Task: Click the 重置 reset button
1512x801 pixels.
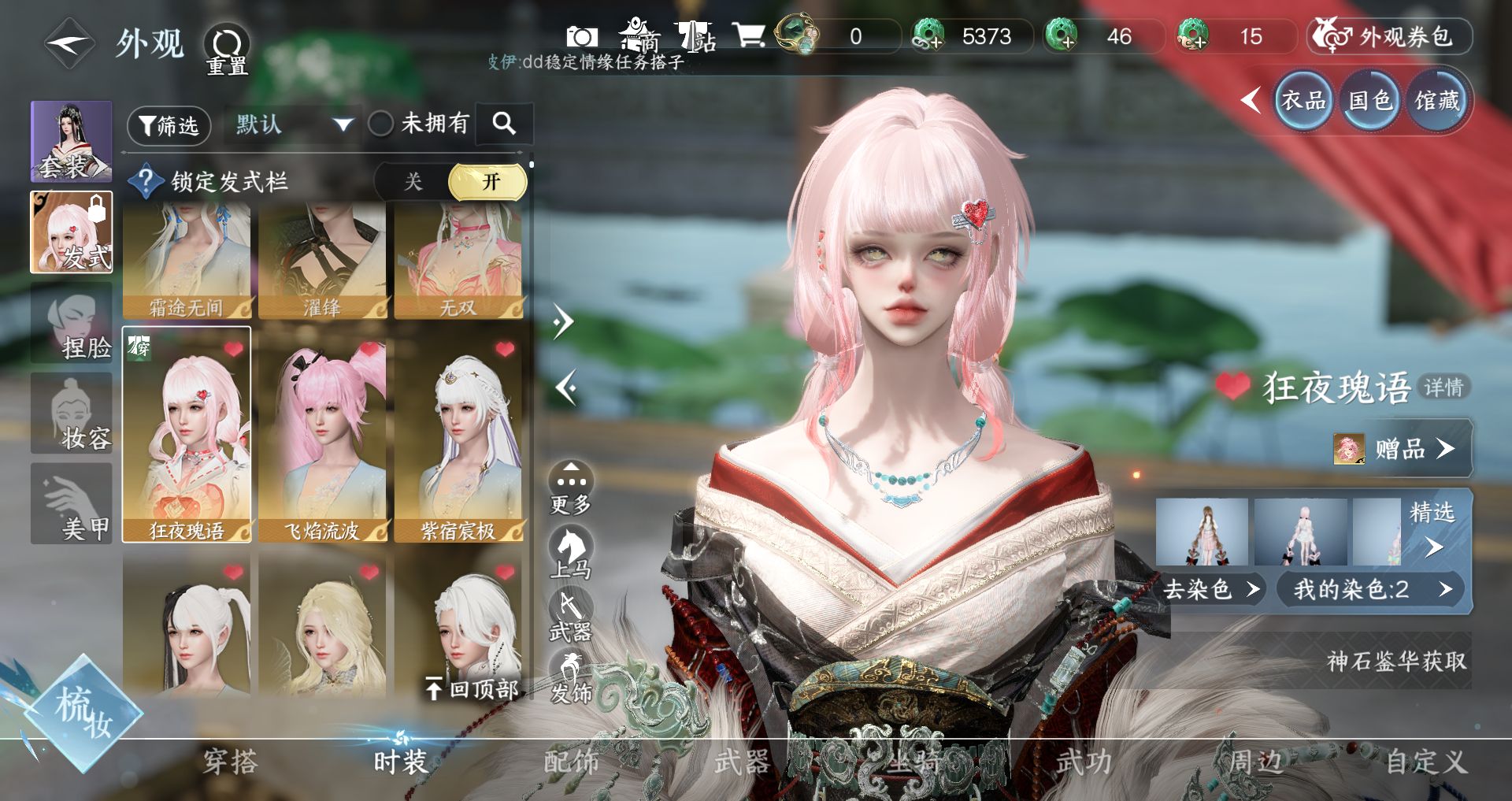Action: [227, 49]
